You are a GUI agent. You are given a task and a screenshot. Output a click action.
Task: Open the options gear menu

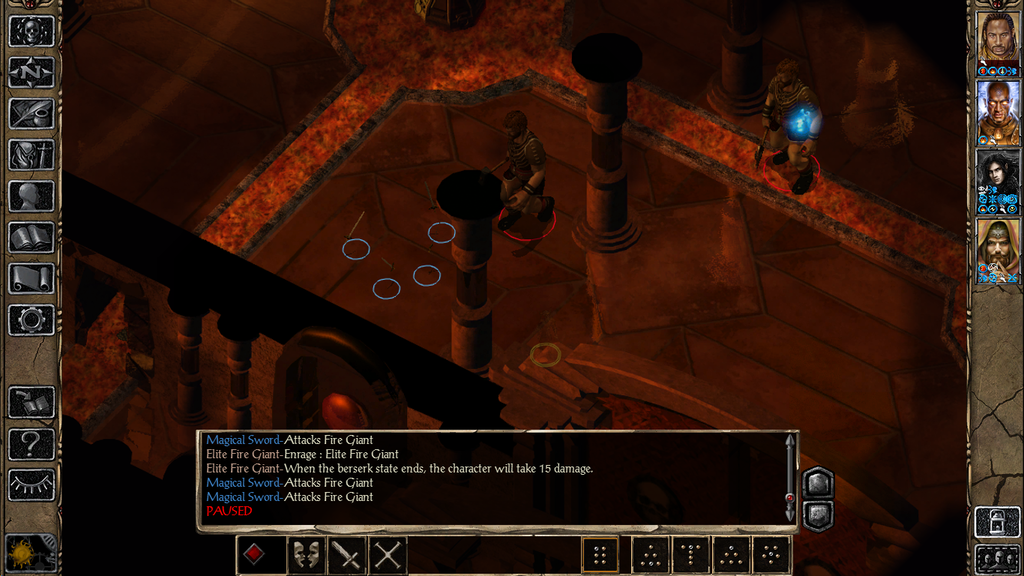pyautogui.click(x=31, y=320)
